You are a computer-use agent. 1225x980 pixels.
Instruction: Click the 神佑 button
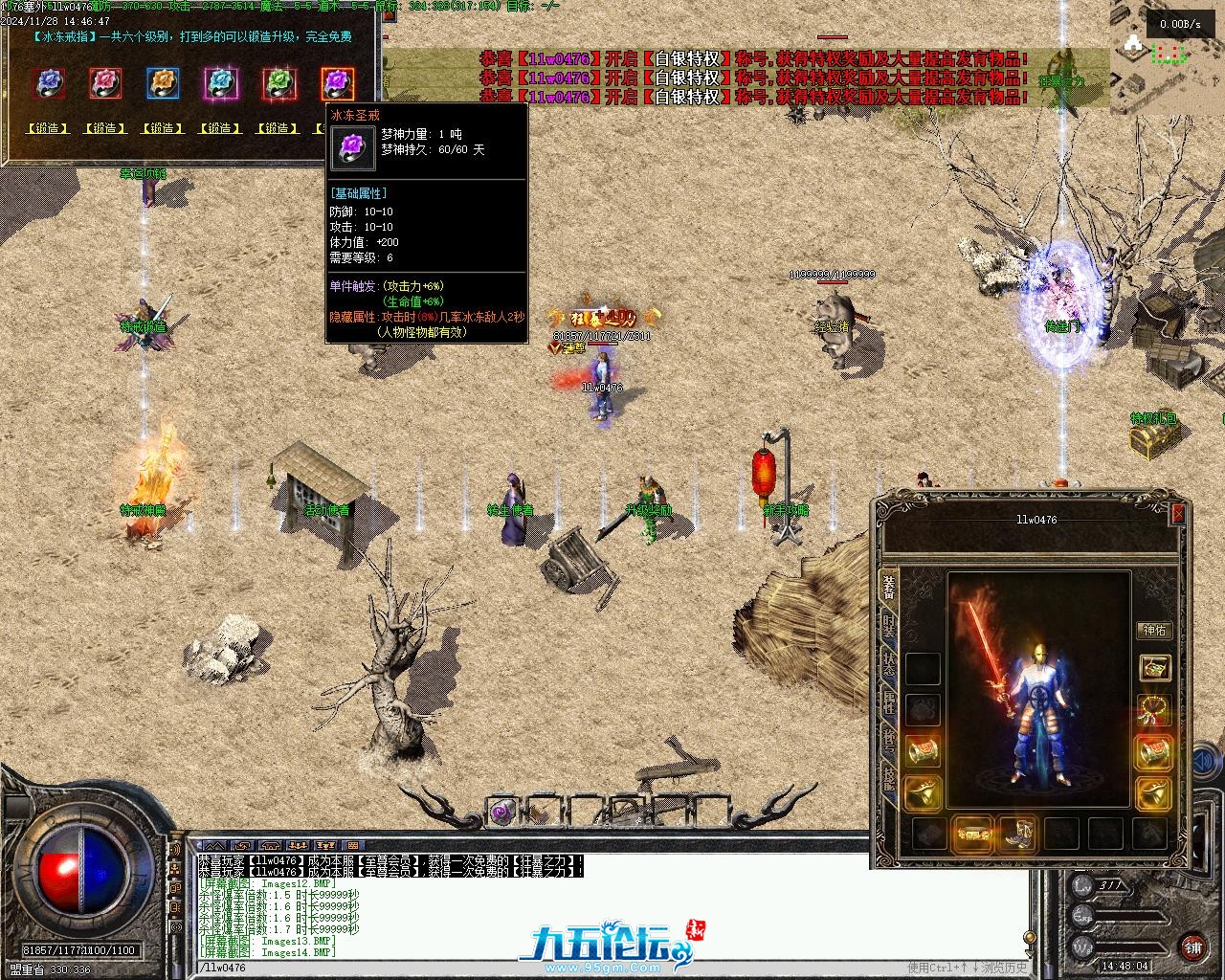pyautogui.click(x=1155, y=631)
